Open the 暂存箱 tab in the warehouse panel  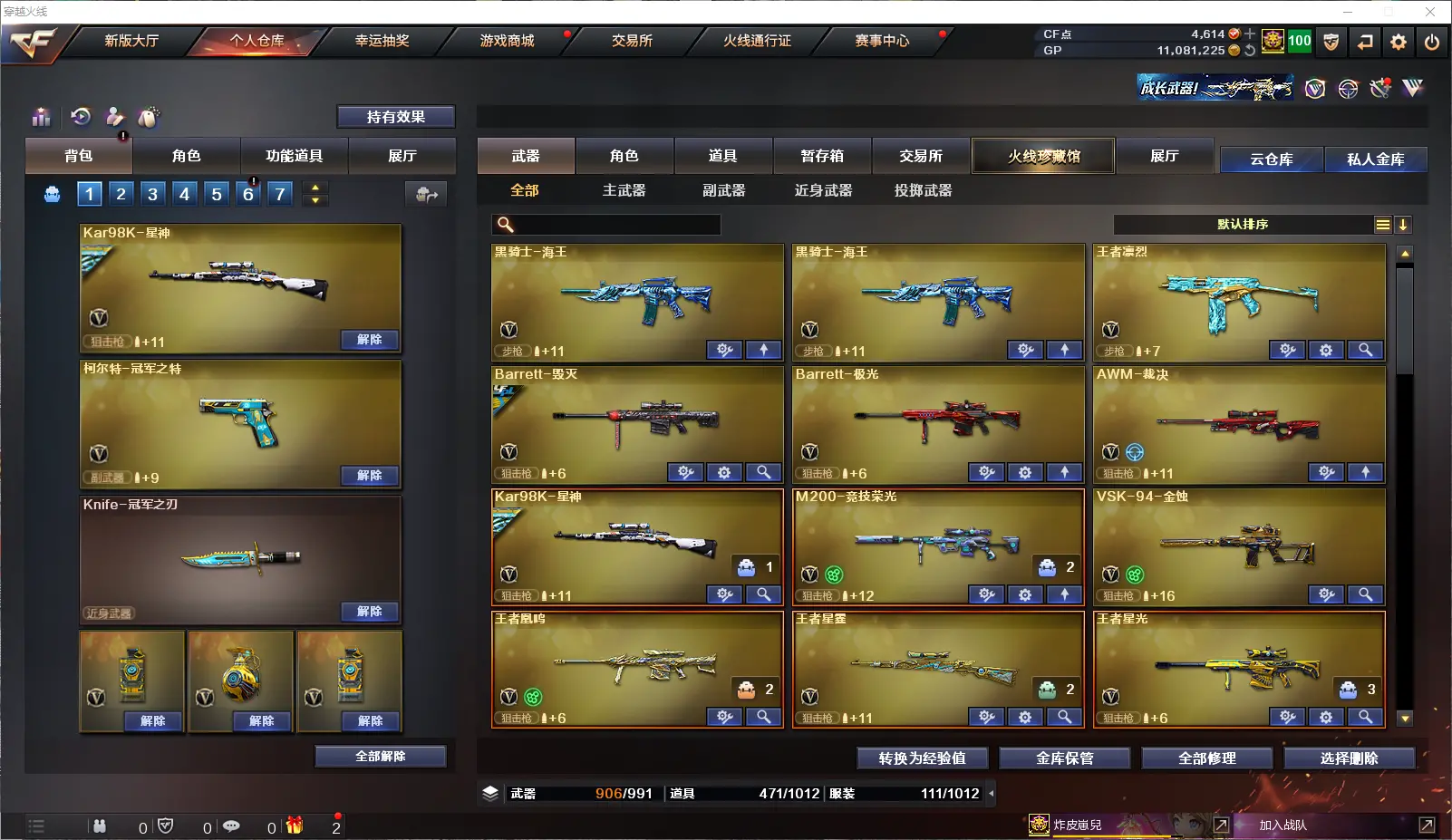tap(820, 156)
